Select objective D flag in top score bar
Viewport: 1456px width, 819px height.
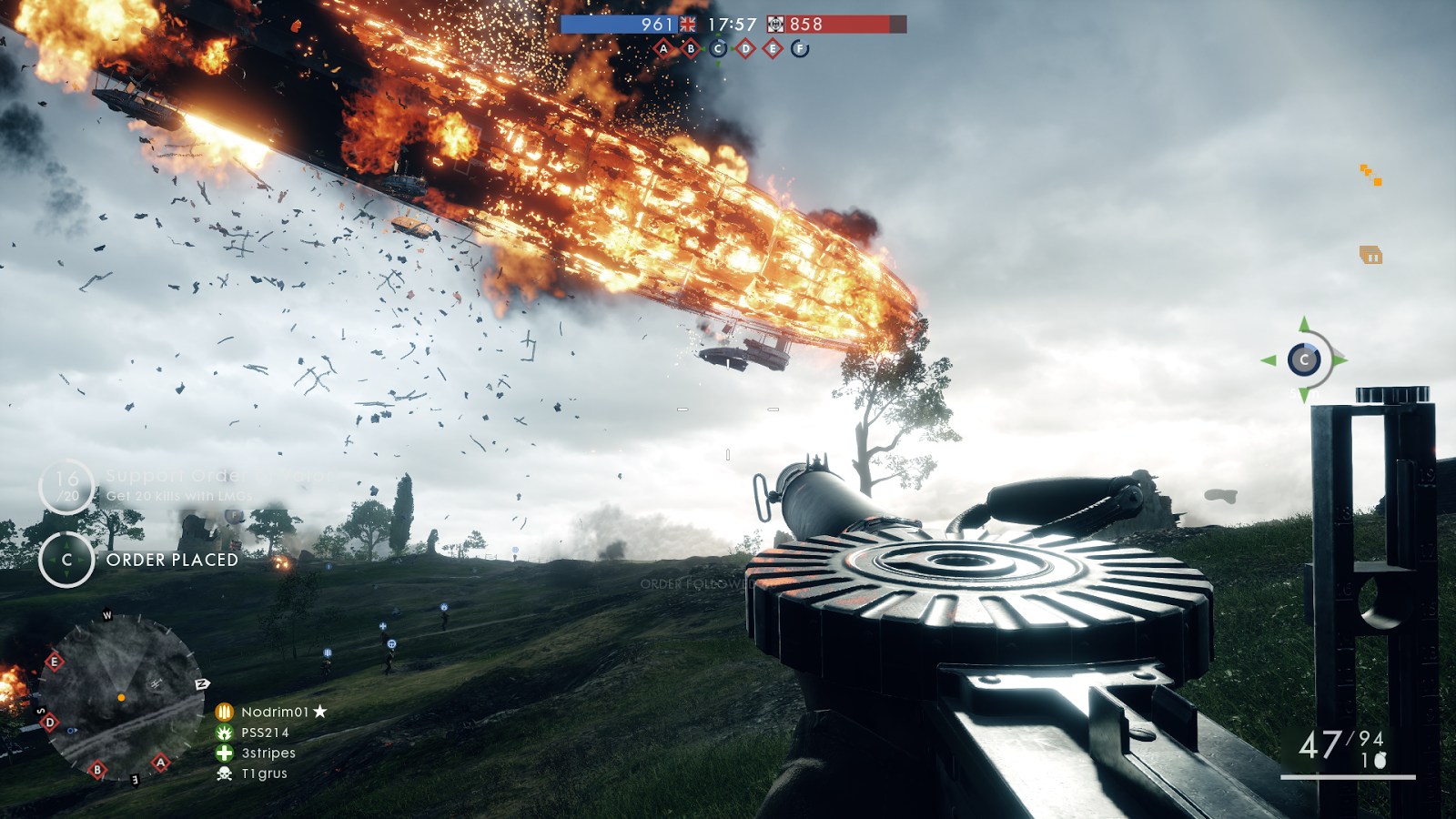(x=745, y=49)
